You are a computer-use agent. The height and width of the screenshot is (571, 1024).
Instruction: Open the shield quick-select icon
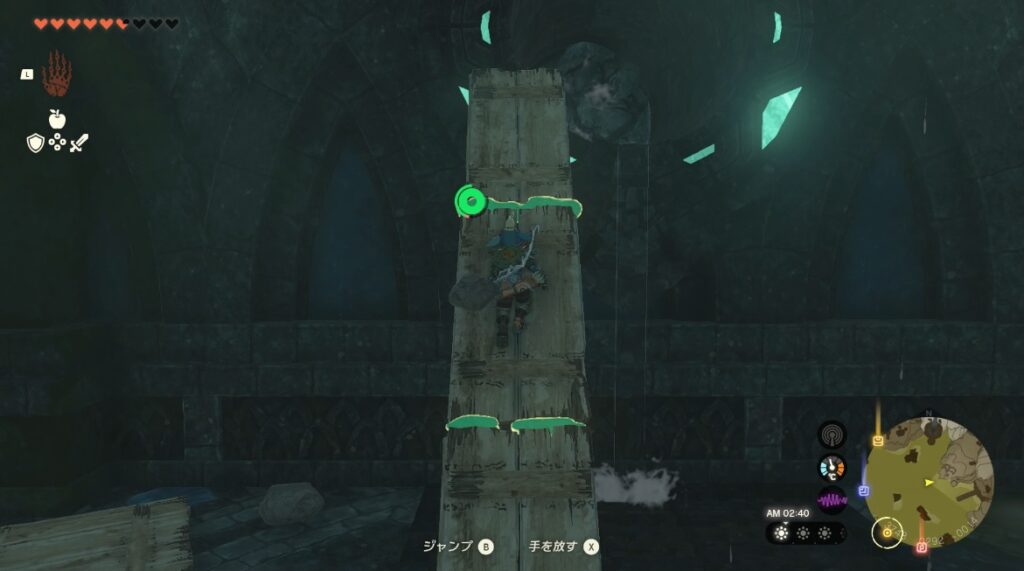35,143
